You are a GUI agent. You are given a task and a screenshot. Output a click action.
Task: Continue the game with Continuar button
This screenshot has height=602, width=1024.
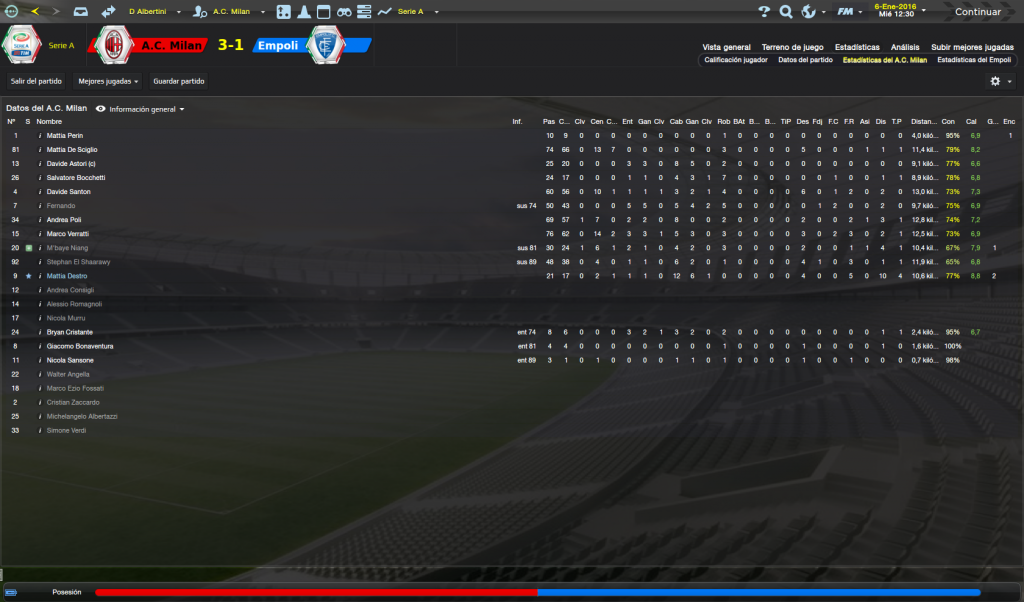click(976, 12)
